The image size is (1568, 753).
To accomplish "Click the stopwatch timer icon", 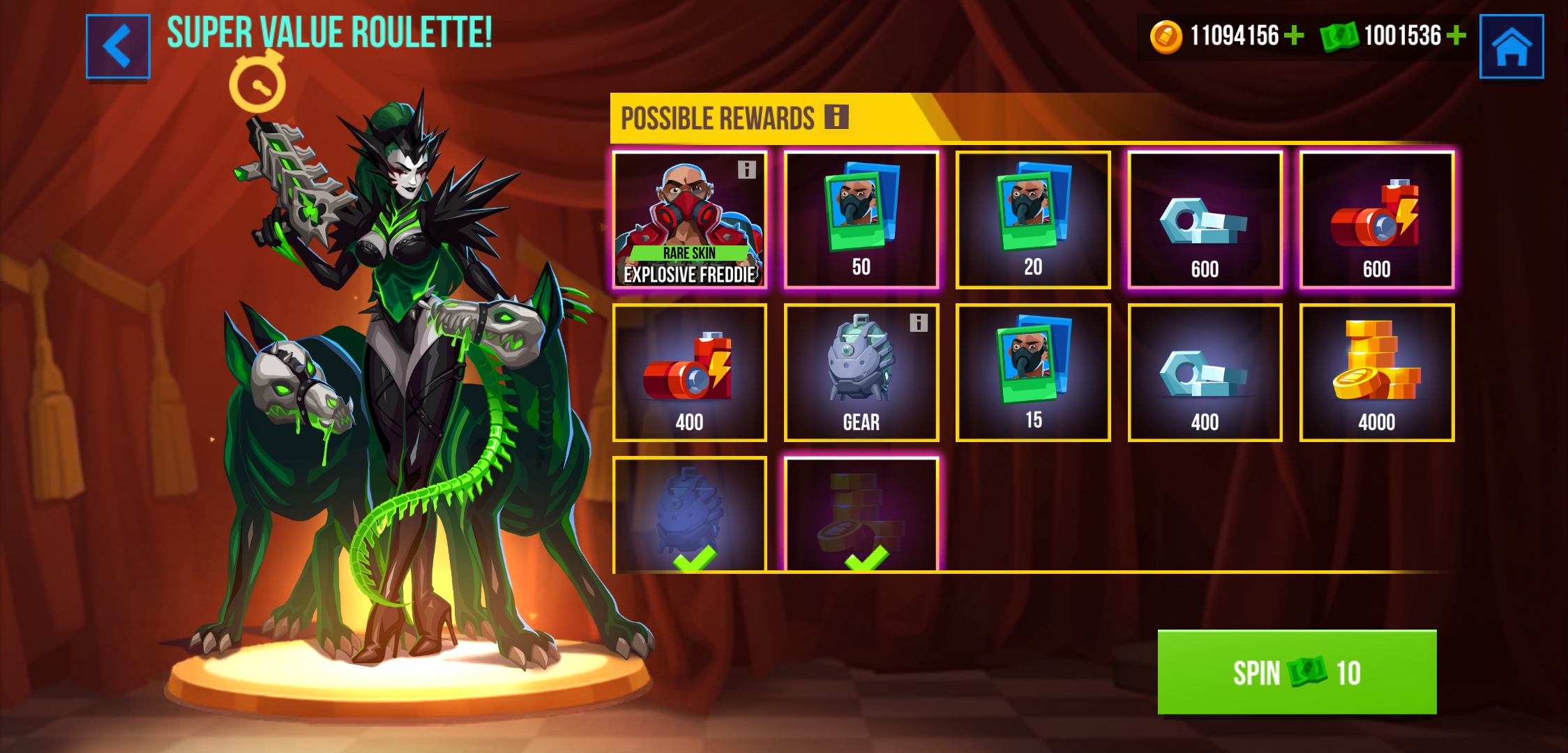I will point(257,84).
